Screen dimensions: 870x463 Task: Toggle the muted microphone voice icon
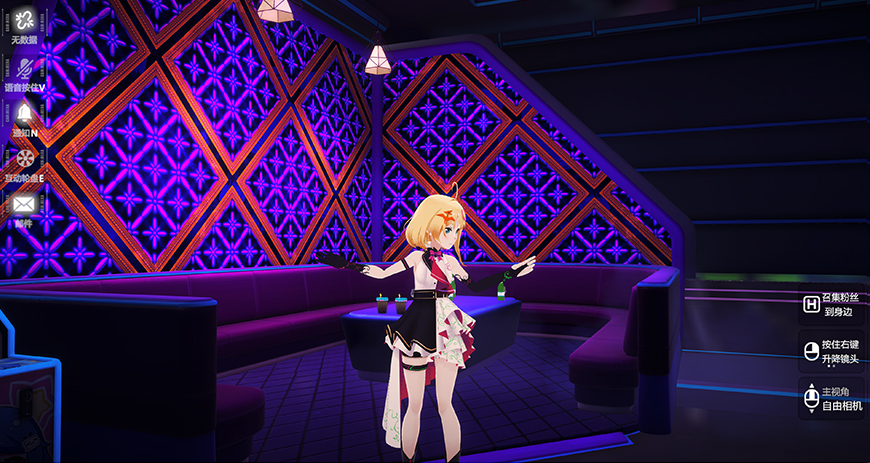pyautogui.click(x=24, y=67)
